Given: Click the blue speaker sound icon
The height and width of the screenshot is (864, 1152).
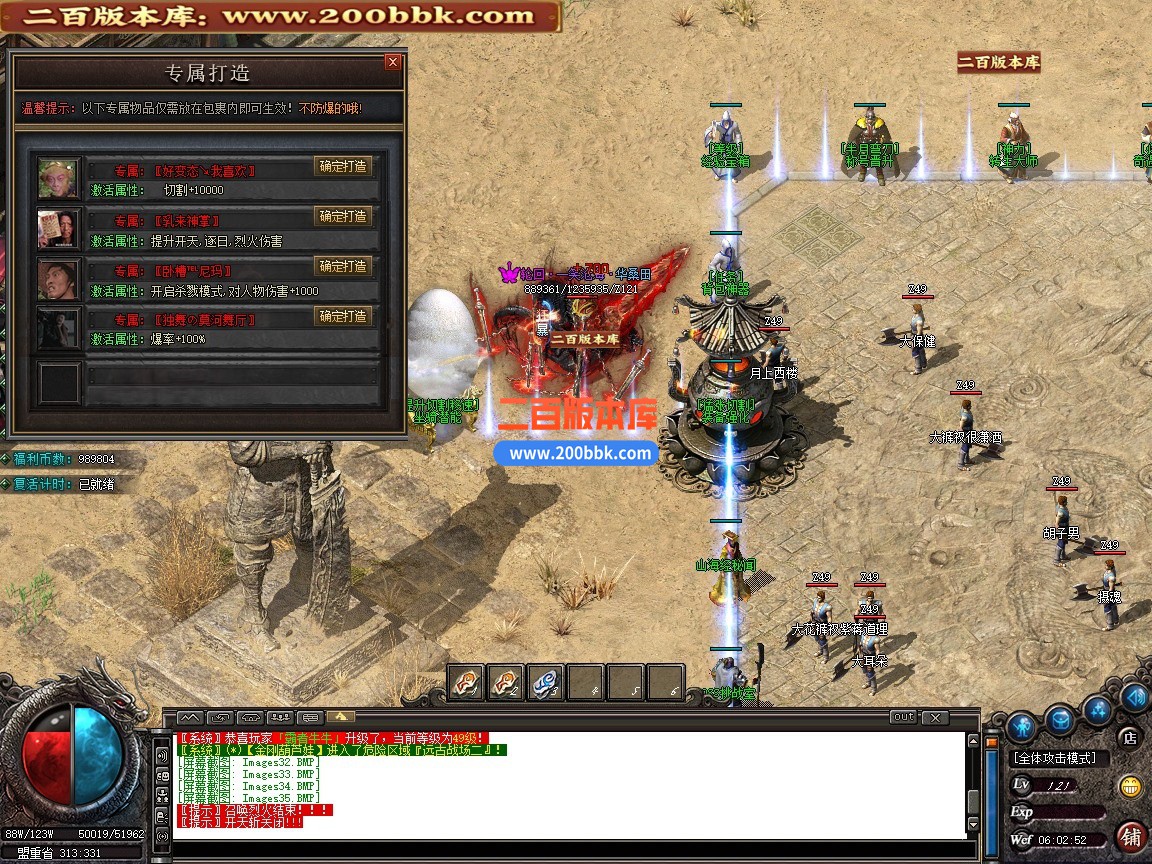Looking at the screenshot, I should 1135,697.
